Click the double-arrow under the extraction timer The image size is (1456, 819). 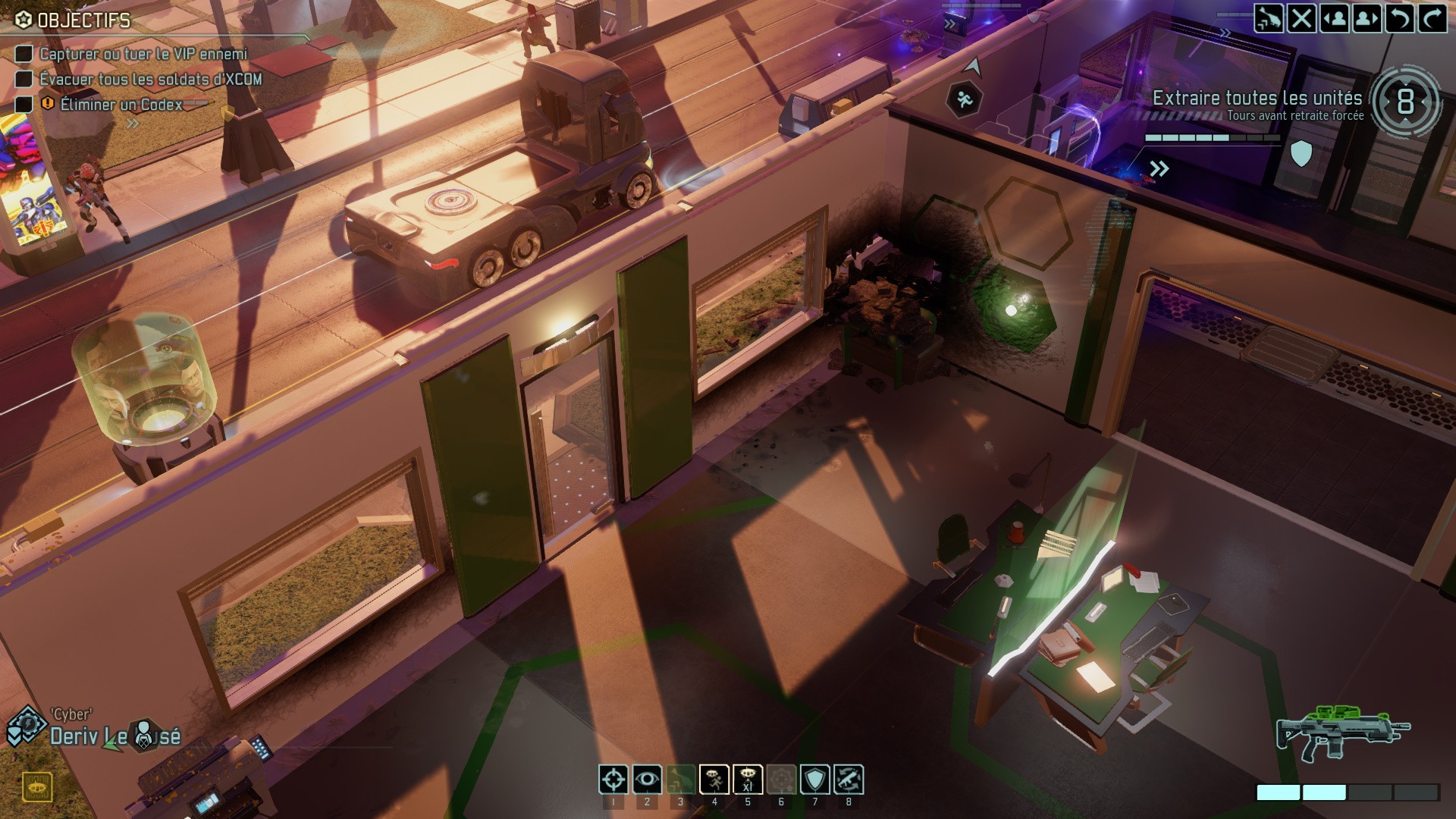coord(1159,168)
